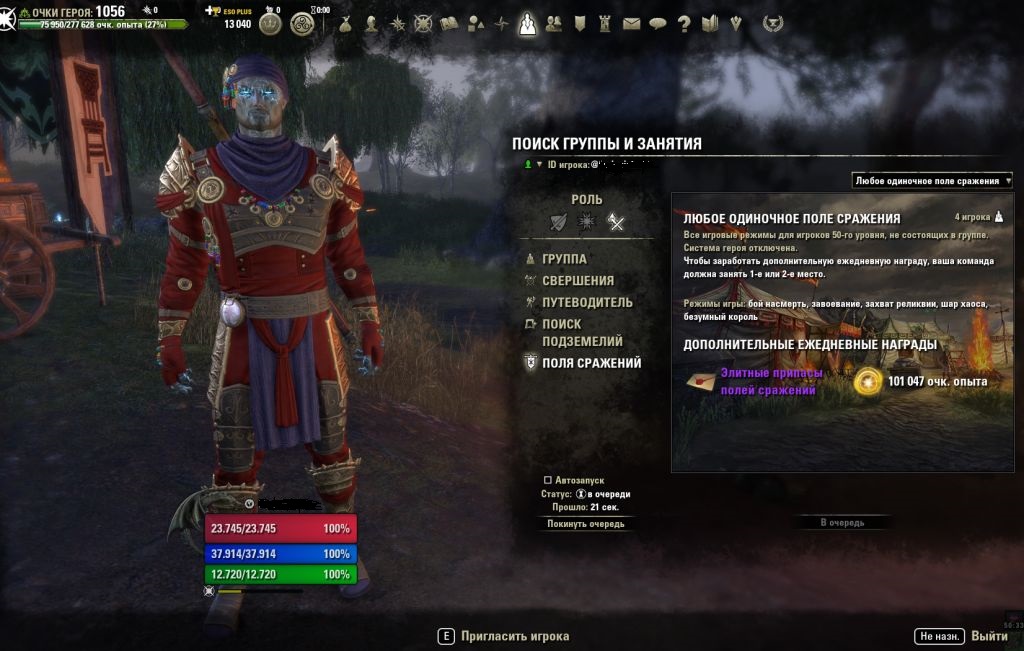The width and height of the screenshot is (1024, 651).
Task: Exit the menu with Выйти
Action: (x=988, y=636)
